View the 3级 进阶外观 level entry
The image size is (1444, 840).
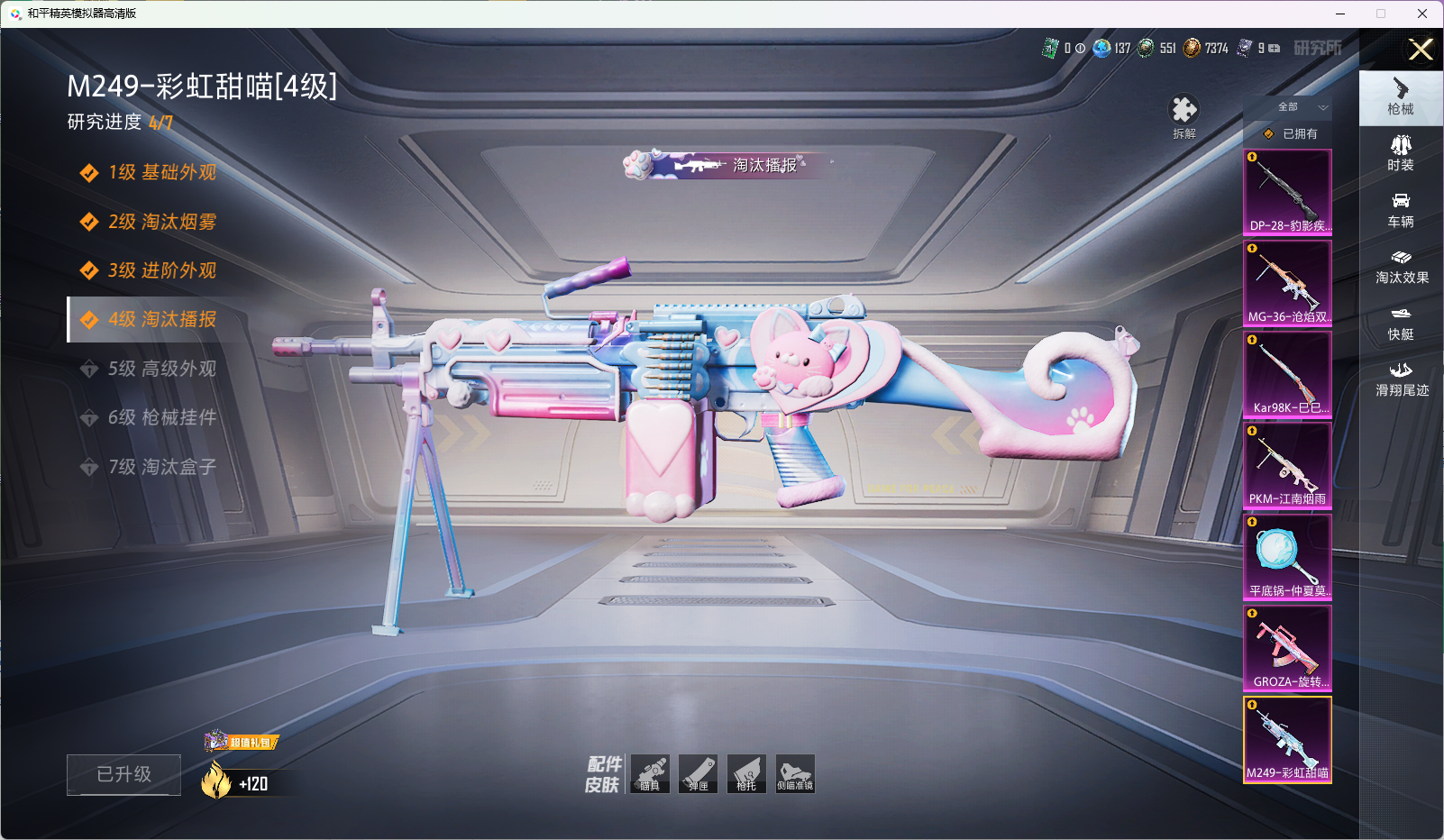[x=161, y=270]
